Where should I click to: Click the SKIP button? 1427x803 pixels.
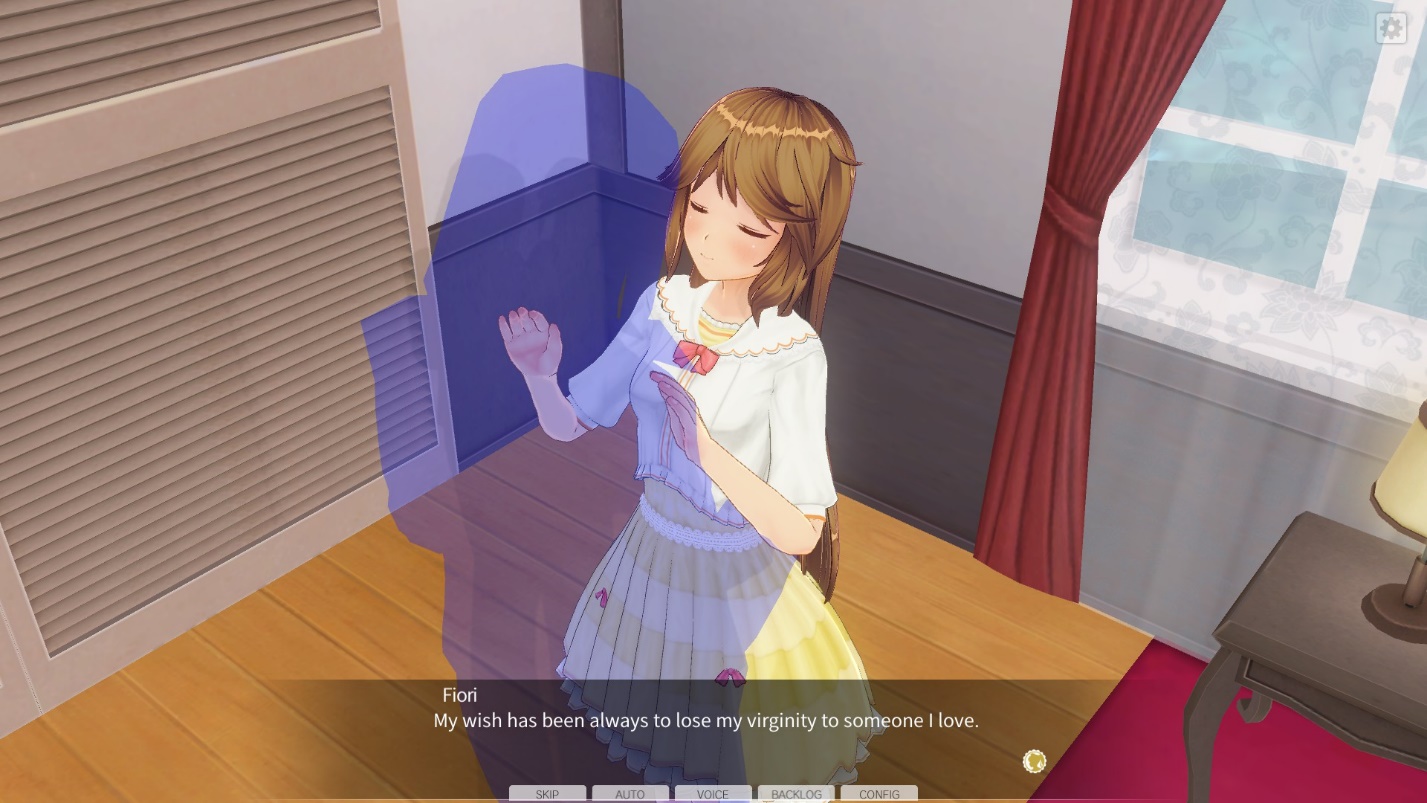click(x=547, y=794)
